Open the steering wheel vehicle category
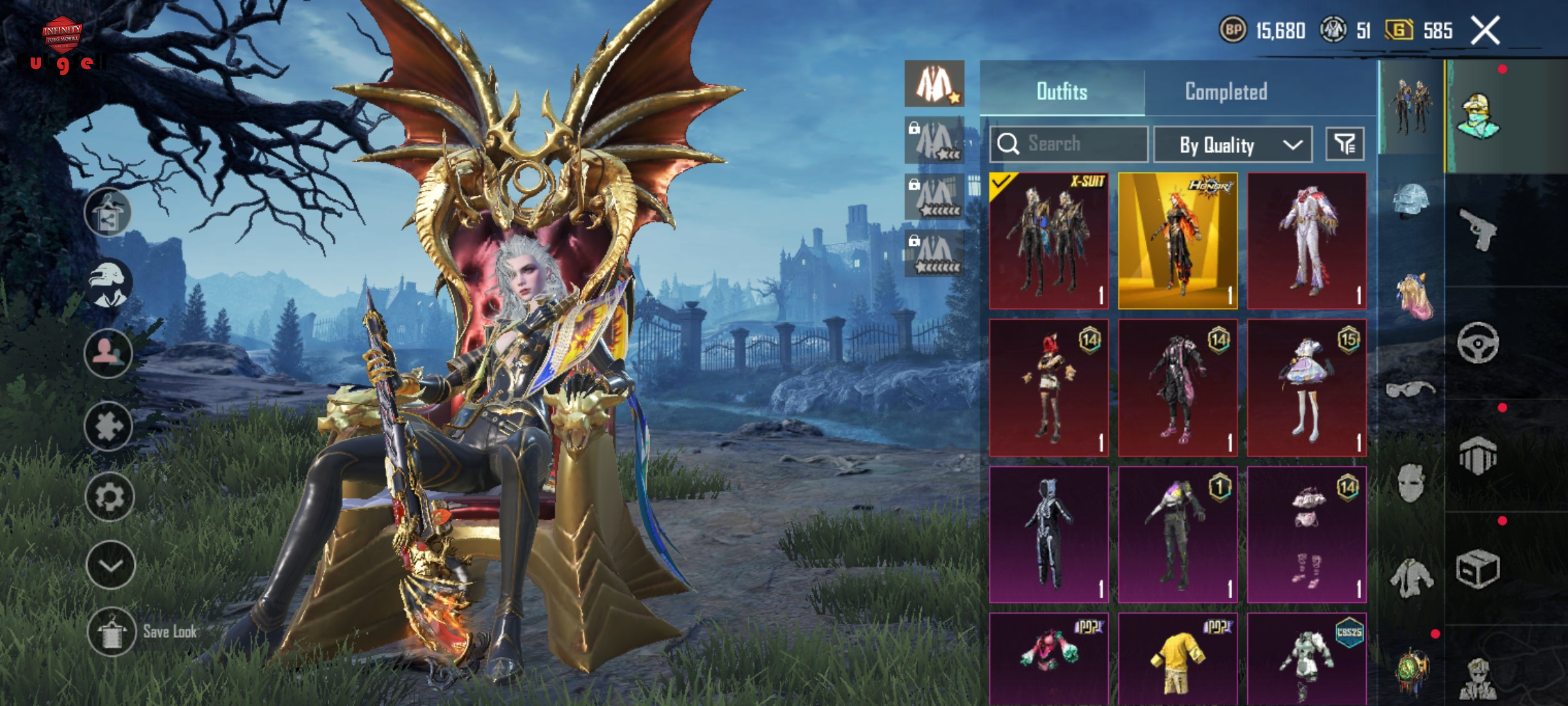The image size is (1568, 706). pyautogui.click(x=1478, y=343)
